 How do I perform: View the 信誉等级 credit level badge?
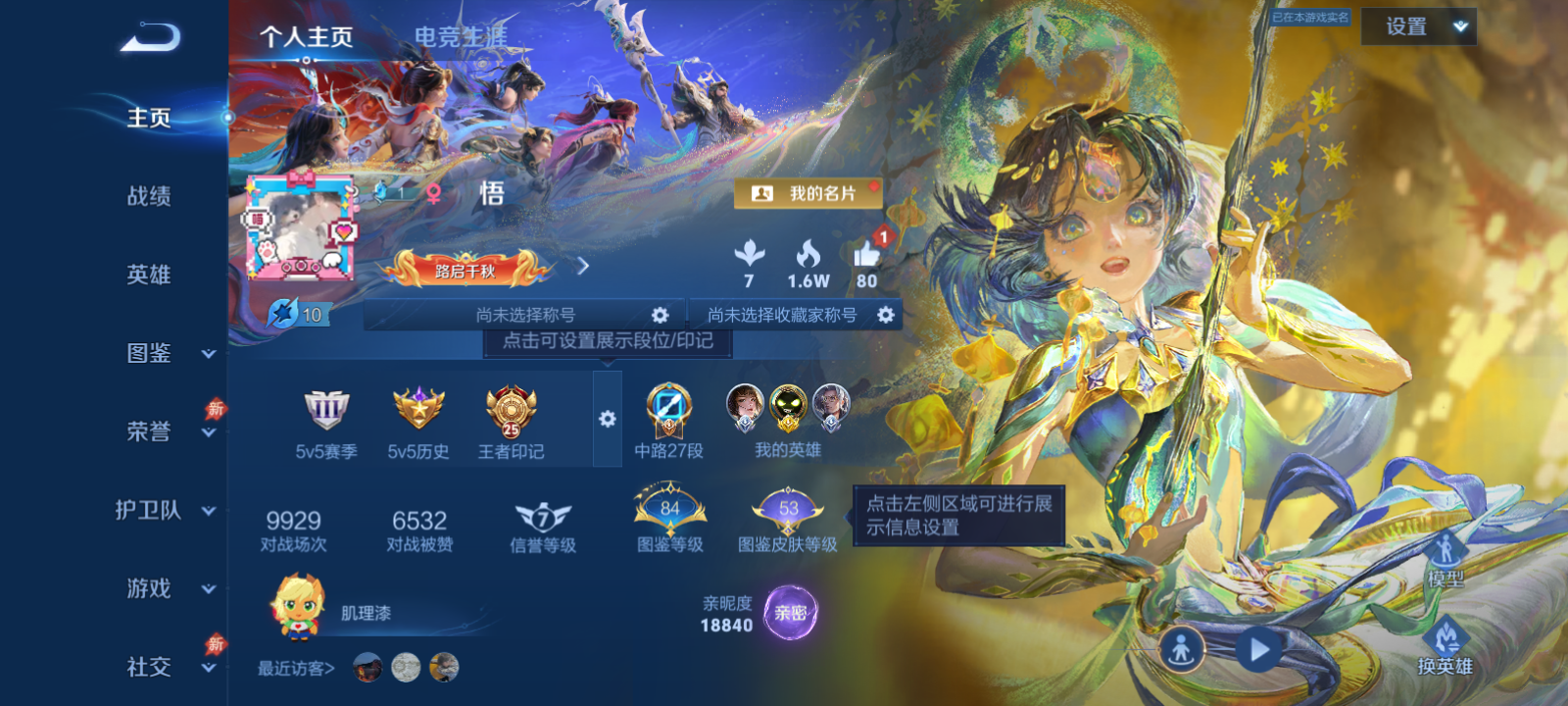(545, 515)
